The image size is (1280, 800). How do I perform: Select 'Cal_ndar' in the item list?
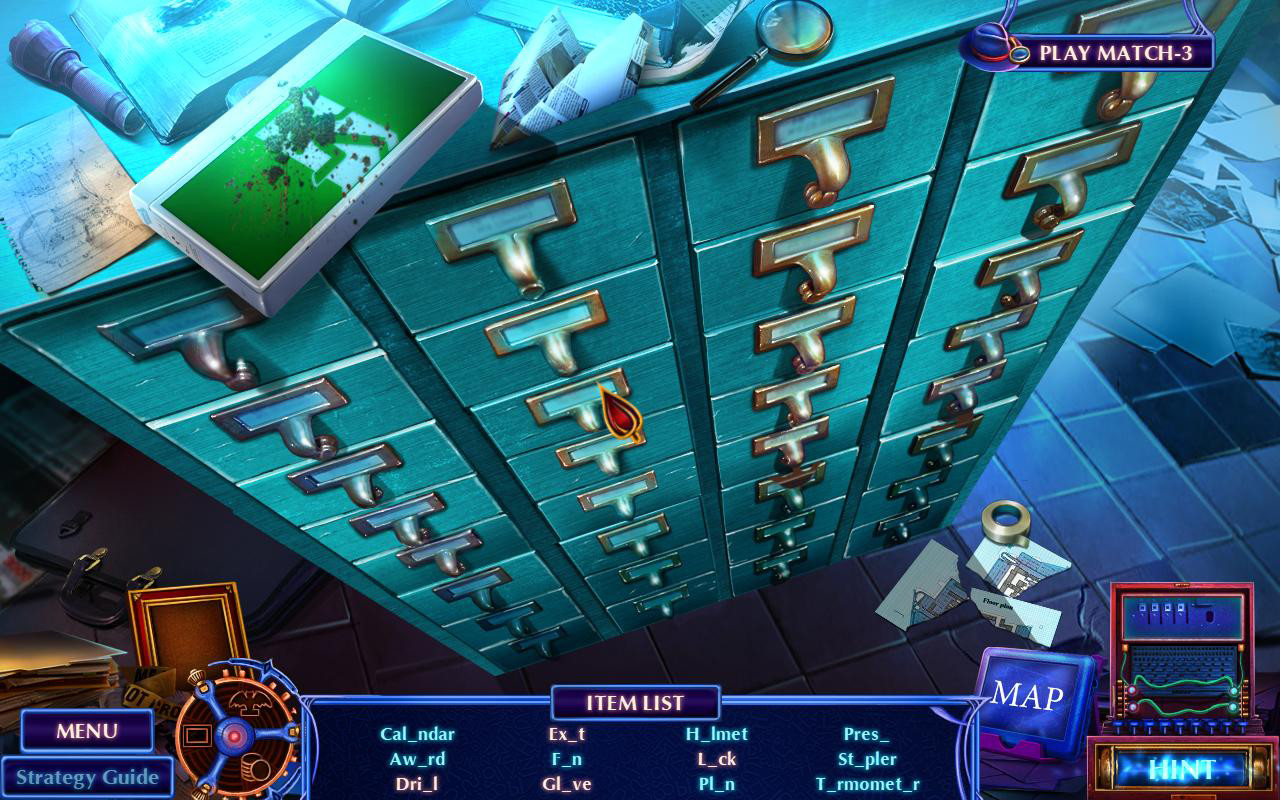tap(420, 734)
